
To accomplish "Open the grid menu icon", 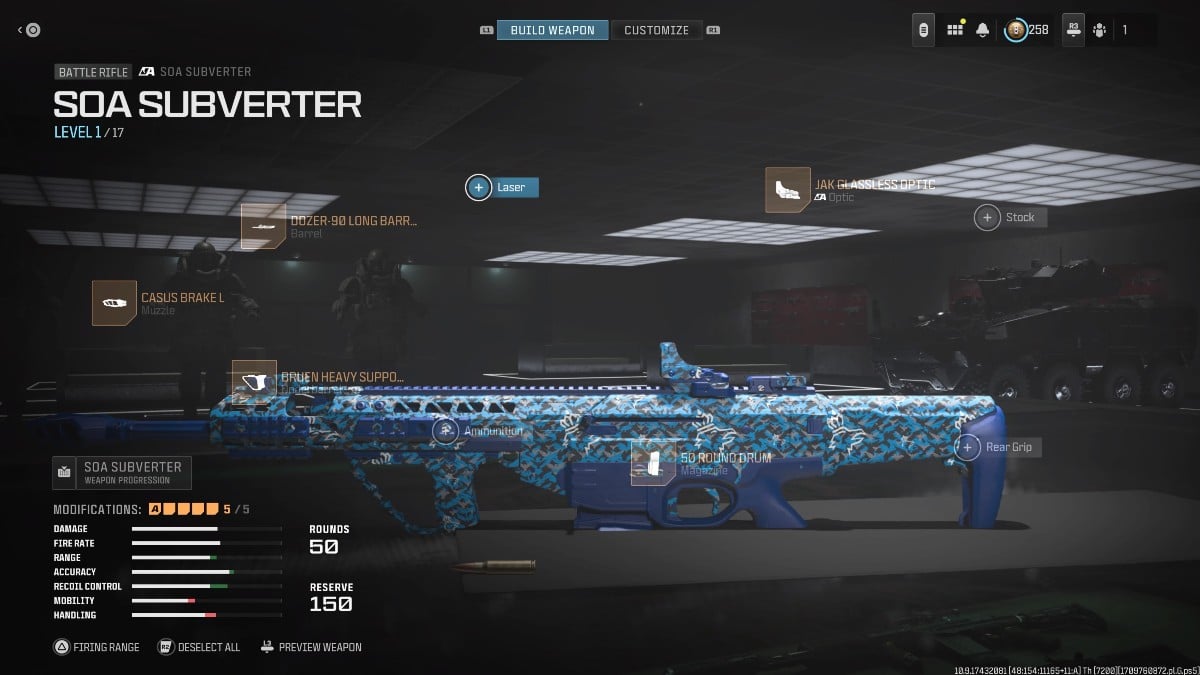I will point(955,30).
